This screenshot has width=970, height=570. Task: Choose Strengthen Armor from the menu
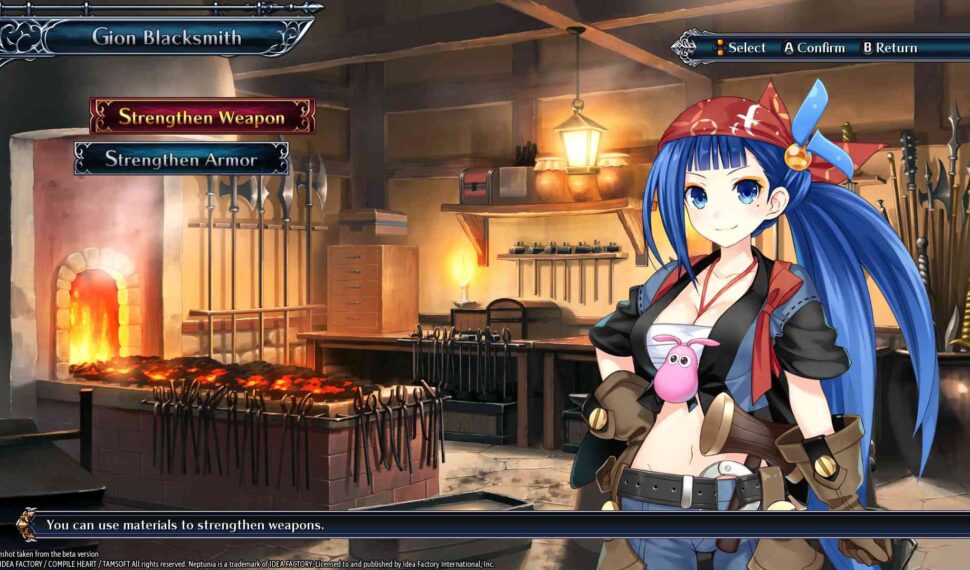(181, 159)
